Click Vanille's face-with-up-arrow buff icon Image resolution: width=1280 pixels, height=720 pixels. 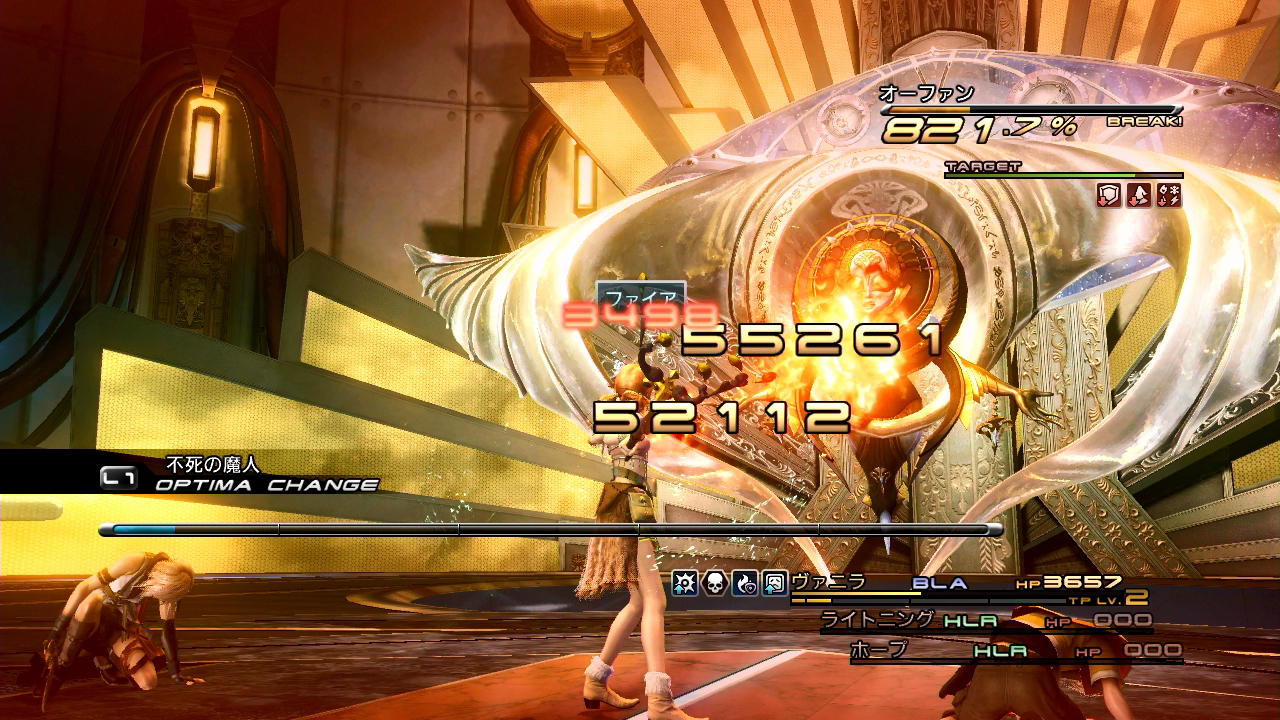(775, 584)
